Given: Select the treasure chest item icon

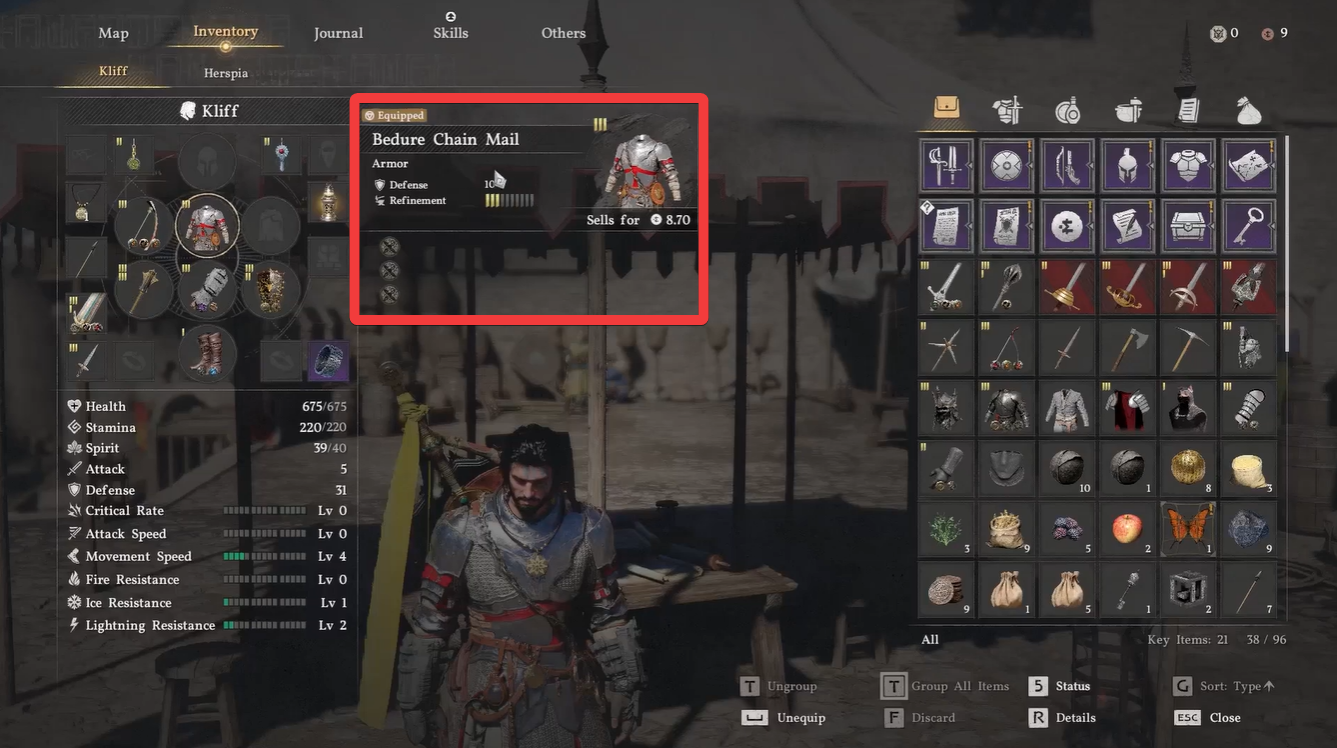Looking at the screenshot, I should click(1188, 226).
